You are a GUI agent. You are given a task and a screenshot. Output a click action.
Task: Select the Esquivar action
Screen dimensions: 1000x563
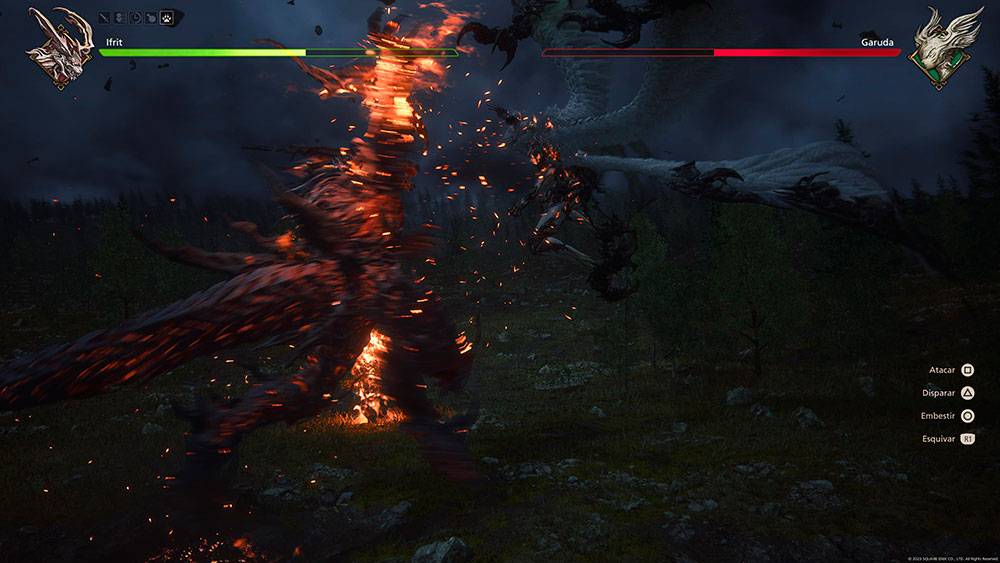pyautogui.click(x=967, y=439)
